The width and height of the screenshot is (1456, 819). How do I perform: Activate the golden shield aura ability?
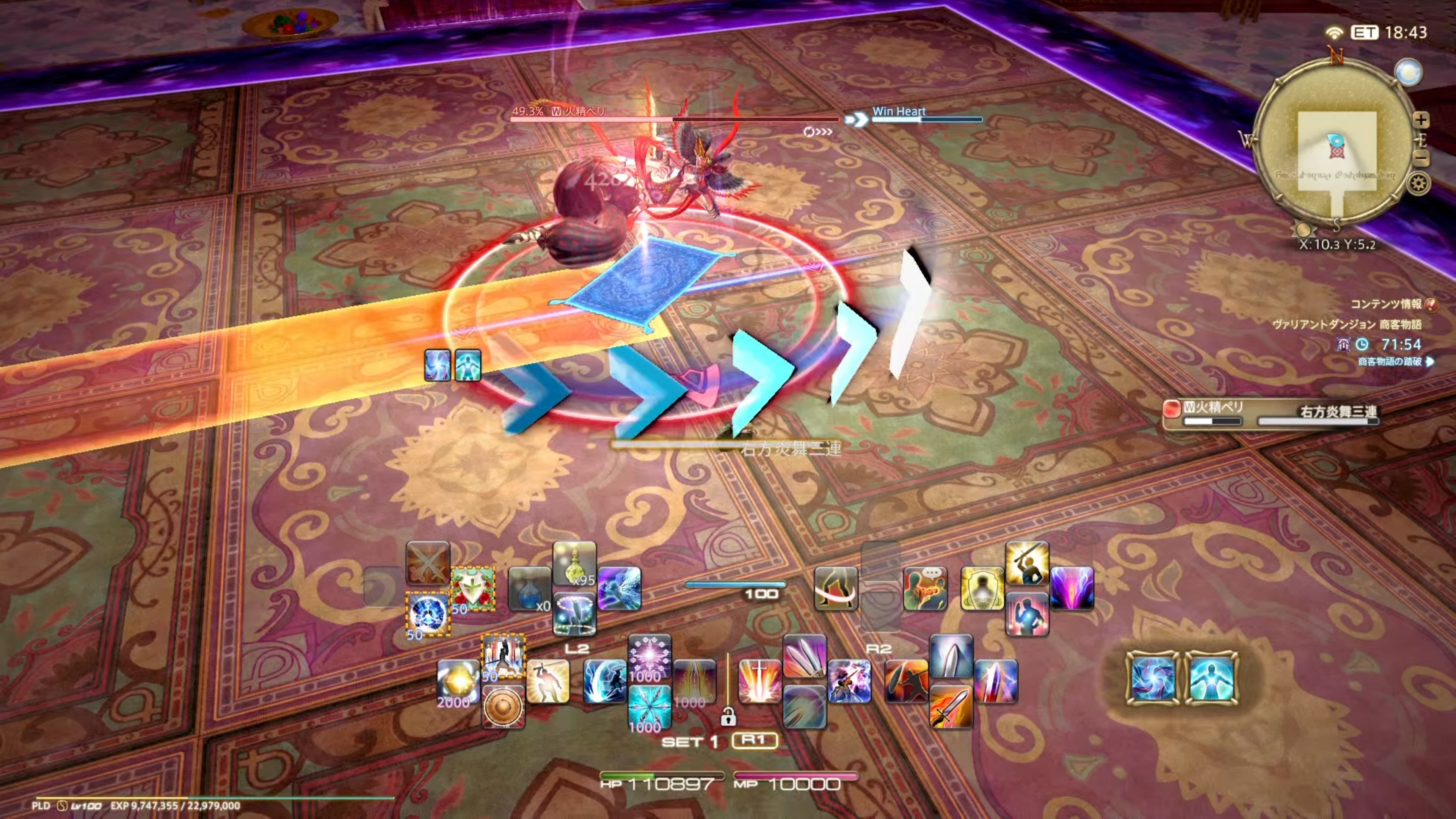coord(982,589)
